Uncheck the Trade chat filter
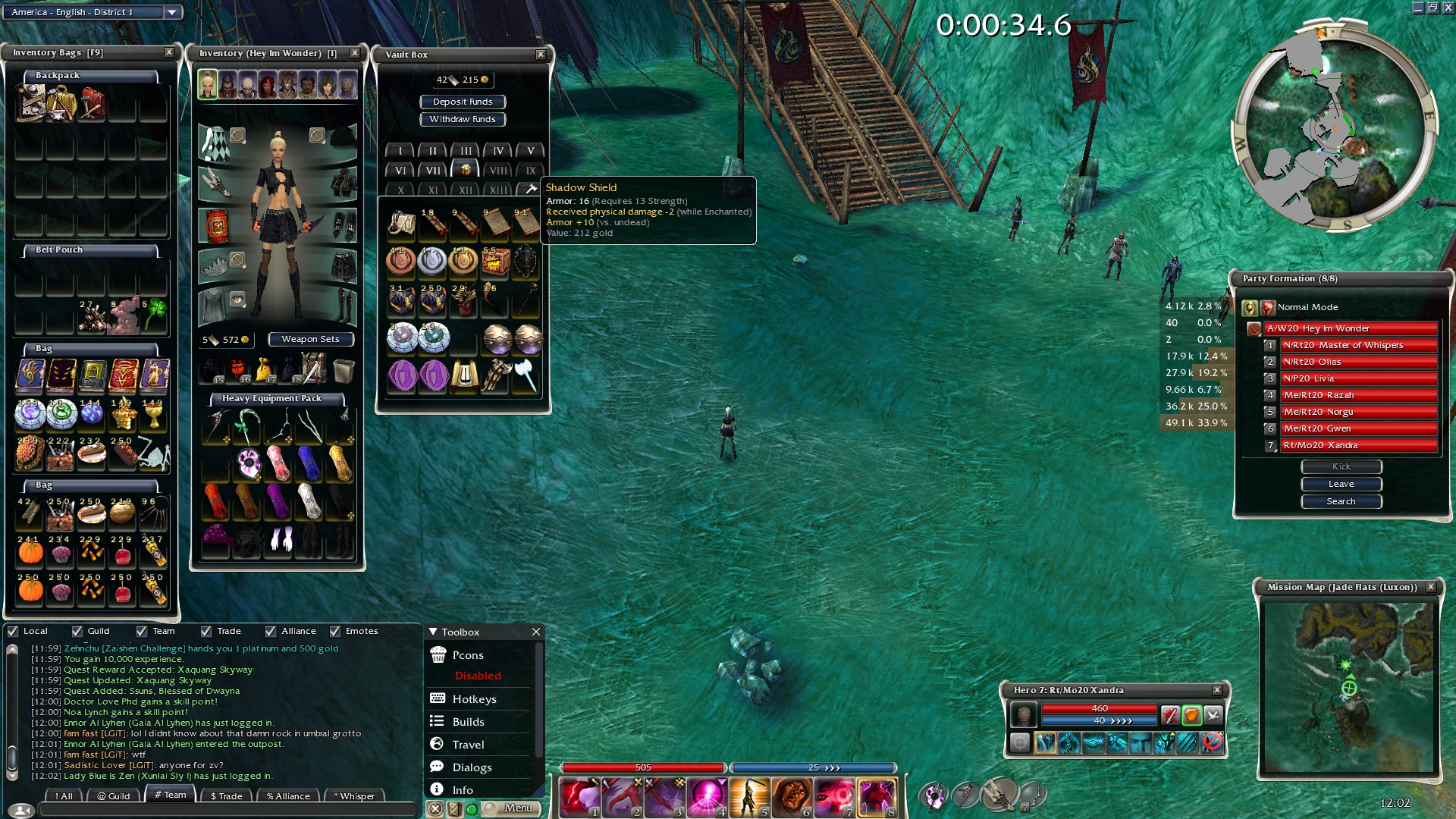Image resolution: width=1456 pixels, height=819 pixels. tap(206, 631)
